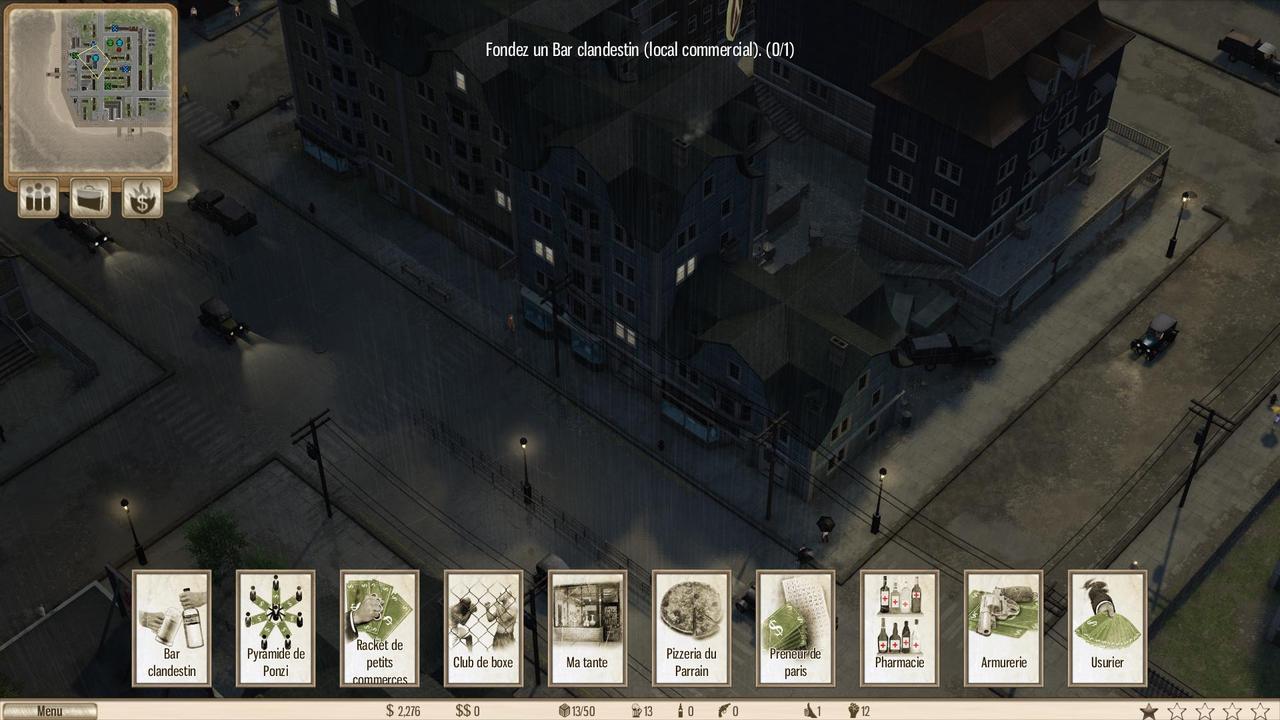Select the Ma tante pawnshop card
Image resolution: width=1280 pixels, height=720 pixels.
tap(588, 628)
